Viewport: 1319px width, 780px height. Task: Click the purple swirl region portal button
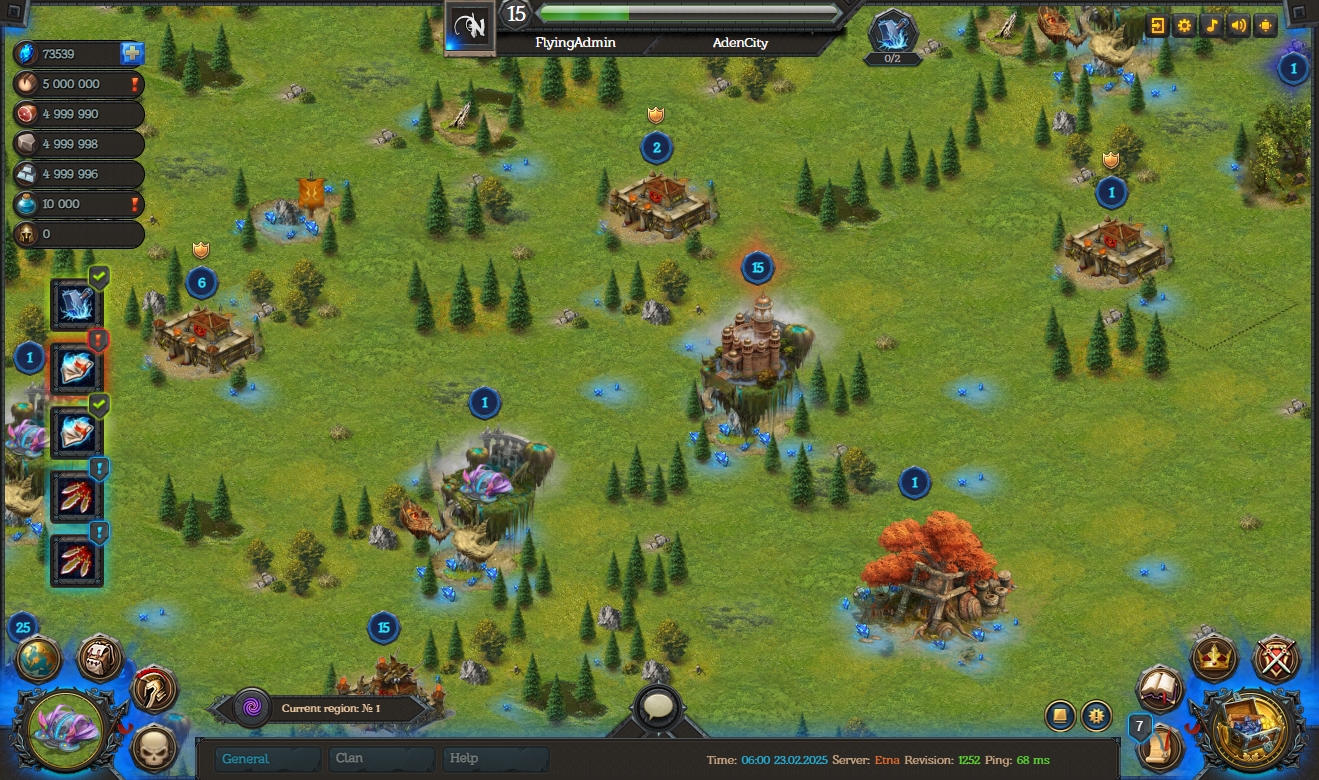pos(251,708)
